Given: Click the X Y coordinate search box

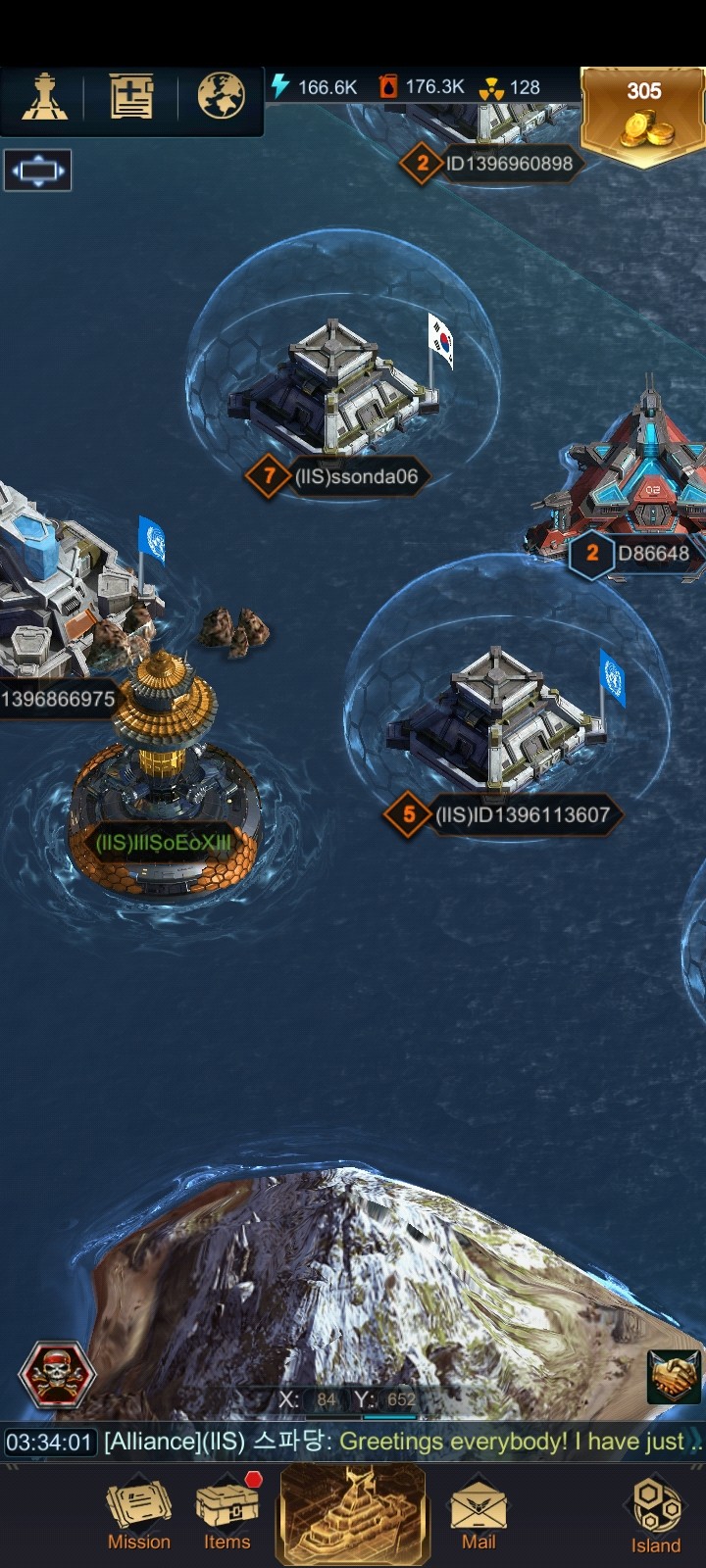Looking at the screenshot, I should tap(348, 1399).
